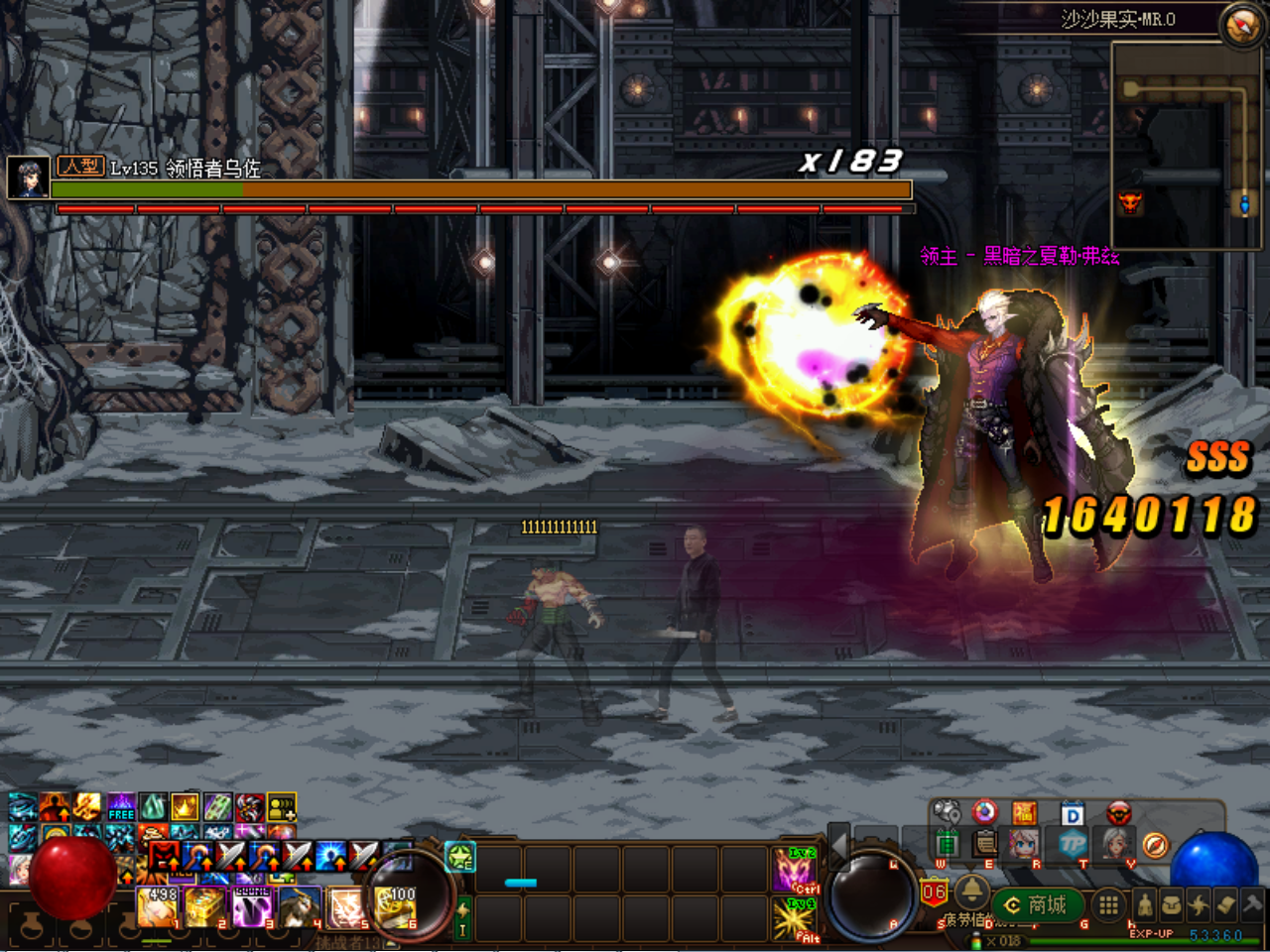This screenshot has width=1270, height=952.
Task: Activate the yellow burst skill on Alt
Action: coord(794,919)
